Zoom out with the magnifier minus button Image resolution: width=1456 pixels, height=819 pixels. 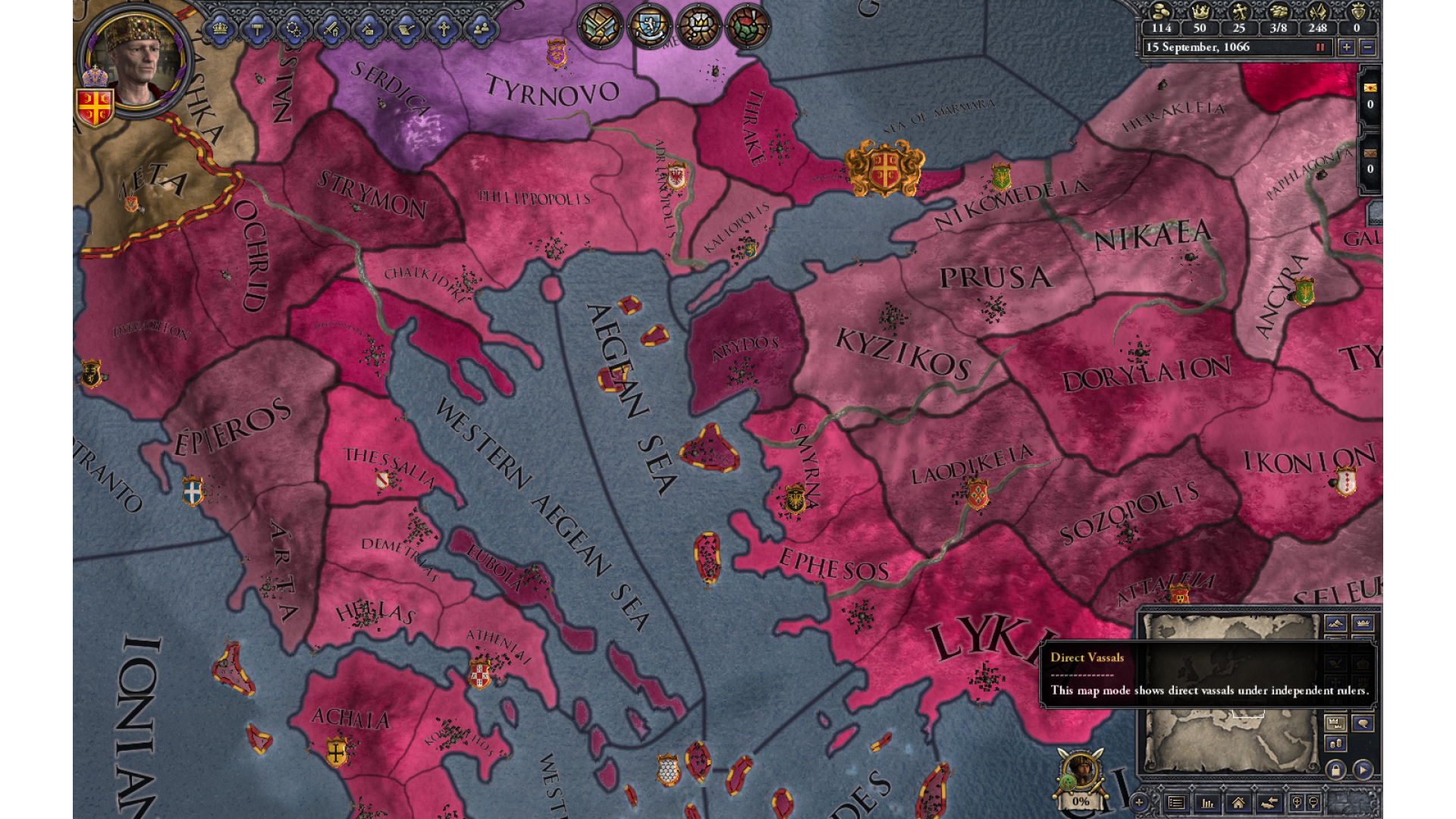[1314, 802]
